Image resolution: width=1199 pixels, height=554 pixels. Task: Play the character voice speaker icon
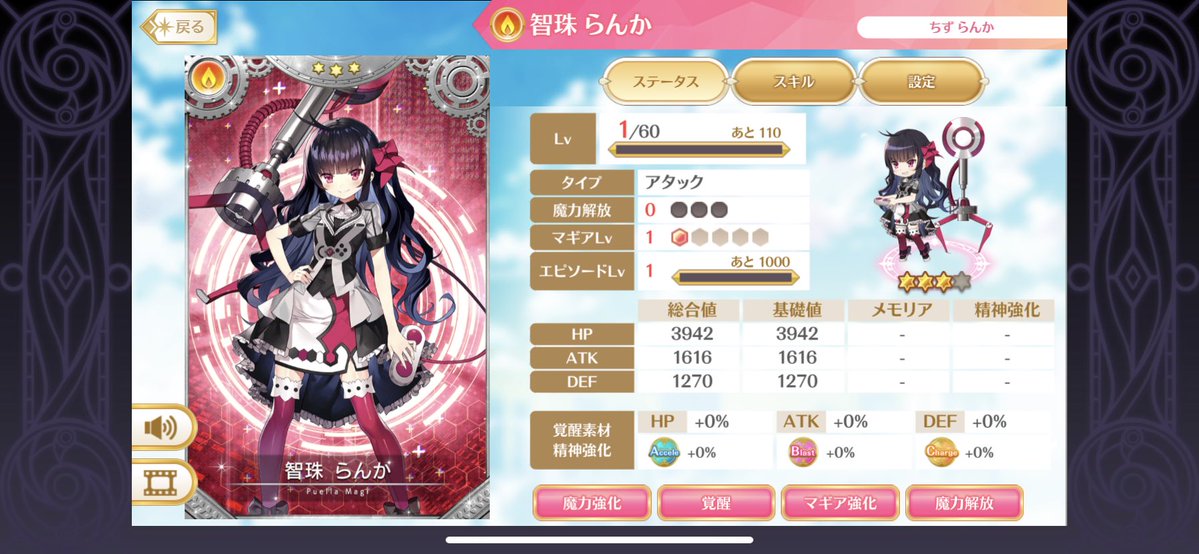160,428
